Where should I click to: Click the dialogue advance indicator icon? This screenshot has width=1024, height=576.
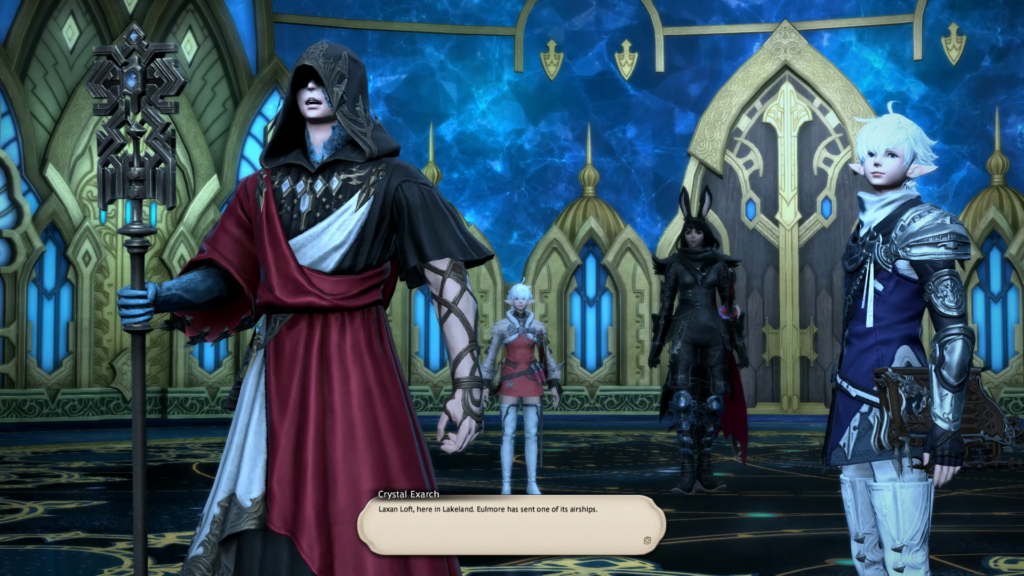point(647,541)
